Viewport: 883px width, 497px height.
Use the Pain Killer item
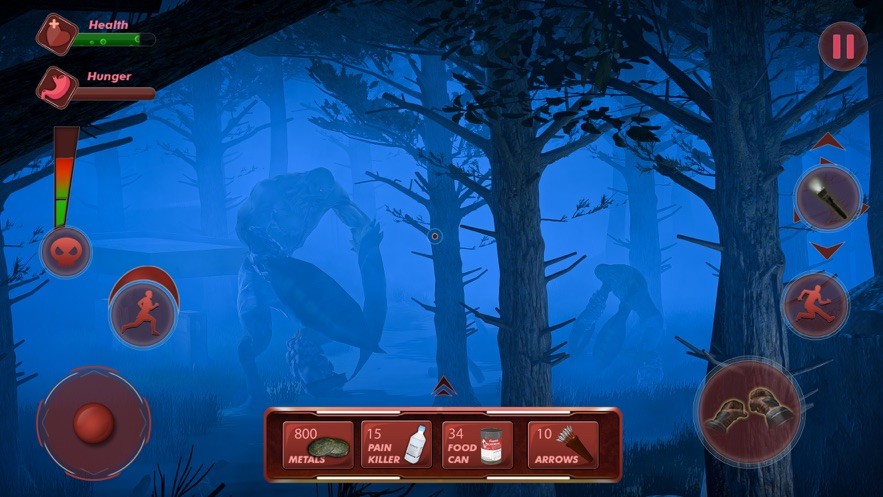click(x=397, y=445)
